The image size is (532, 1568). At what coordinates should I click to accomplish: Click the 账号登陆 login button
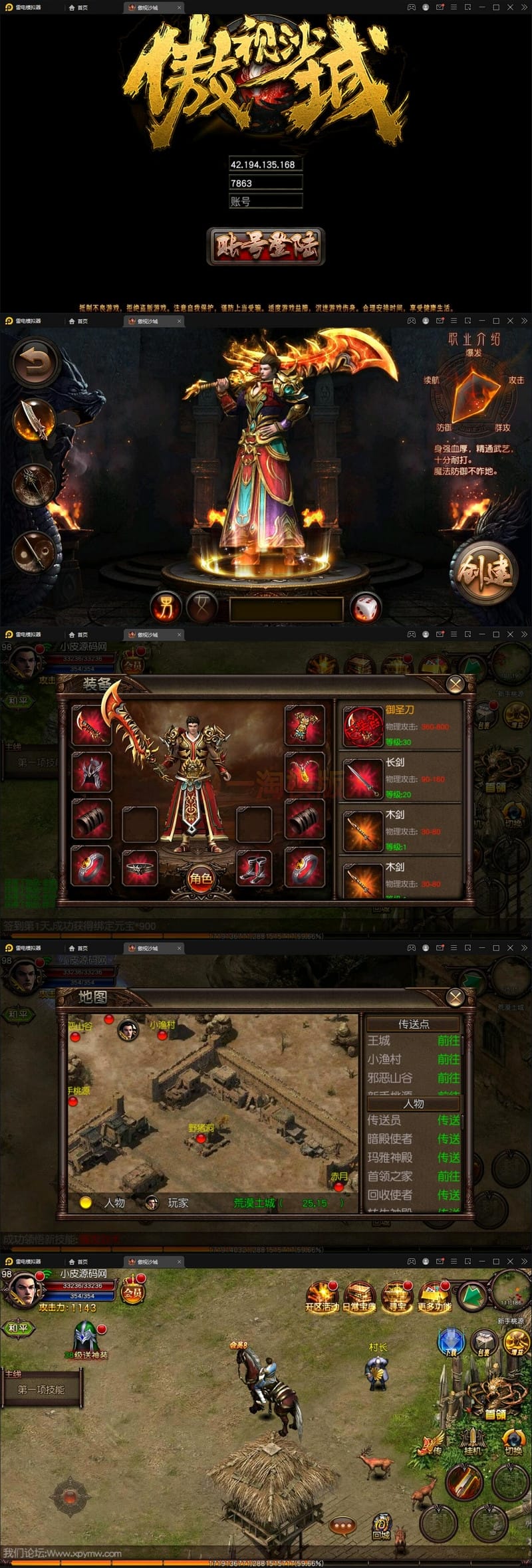coord(266,246)
